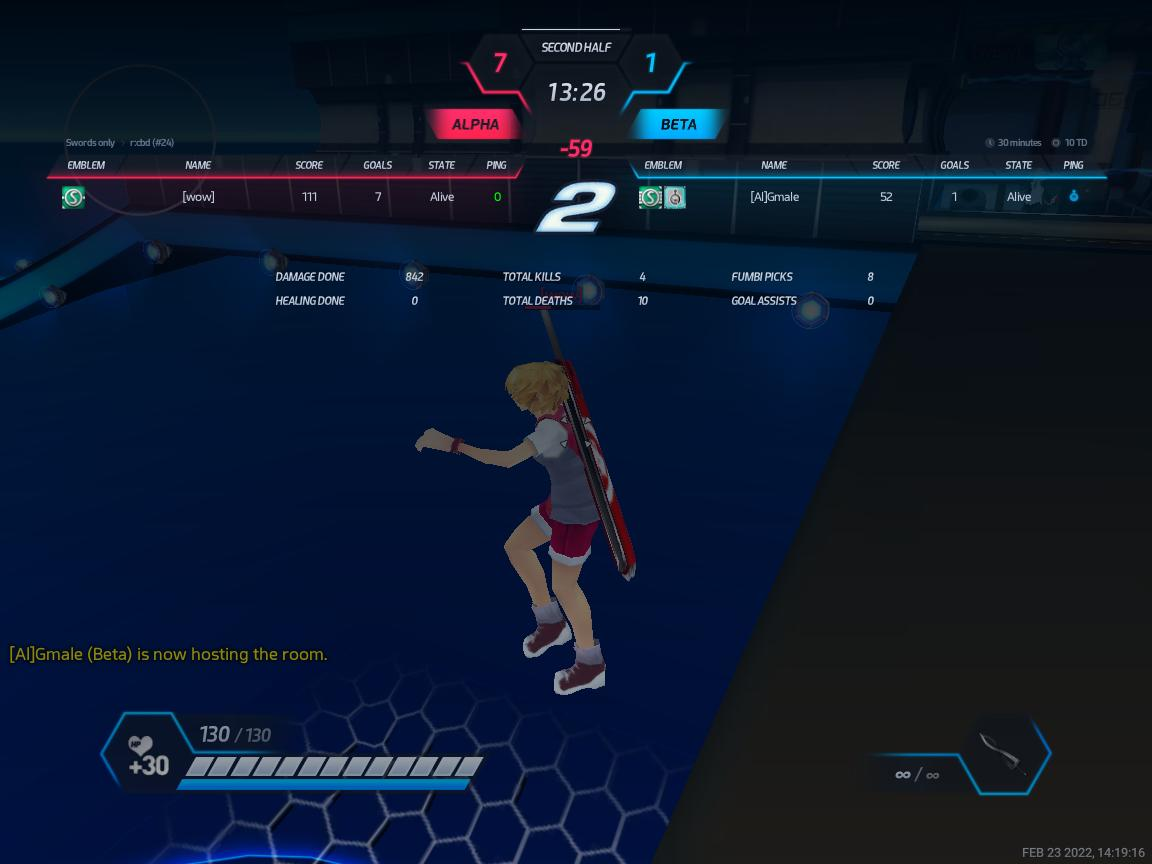Select the [wow] player row
The height and width of the screenshot is (864, 1152).
pos(198,197)
